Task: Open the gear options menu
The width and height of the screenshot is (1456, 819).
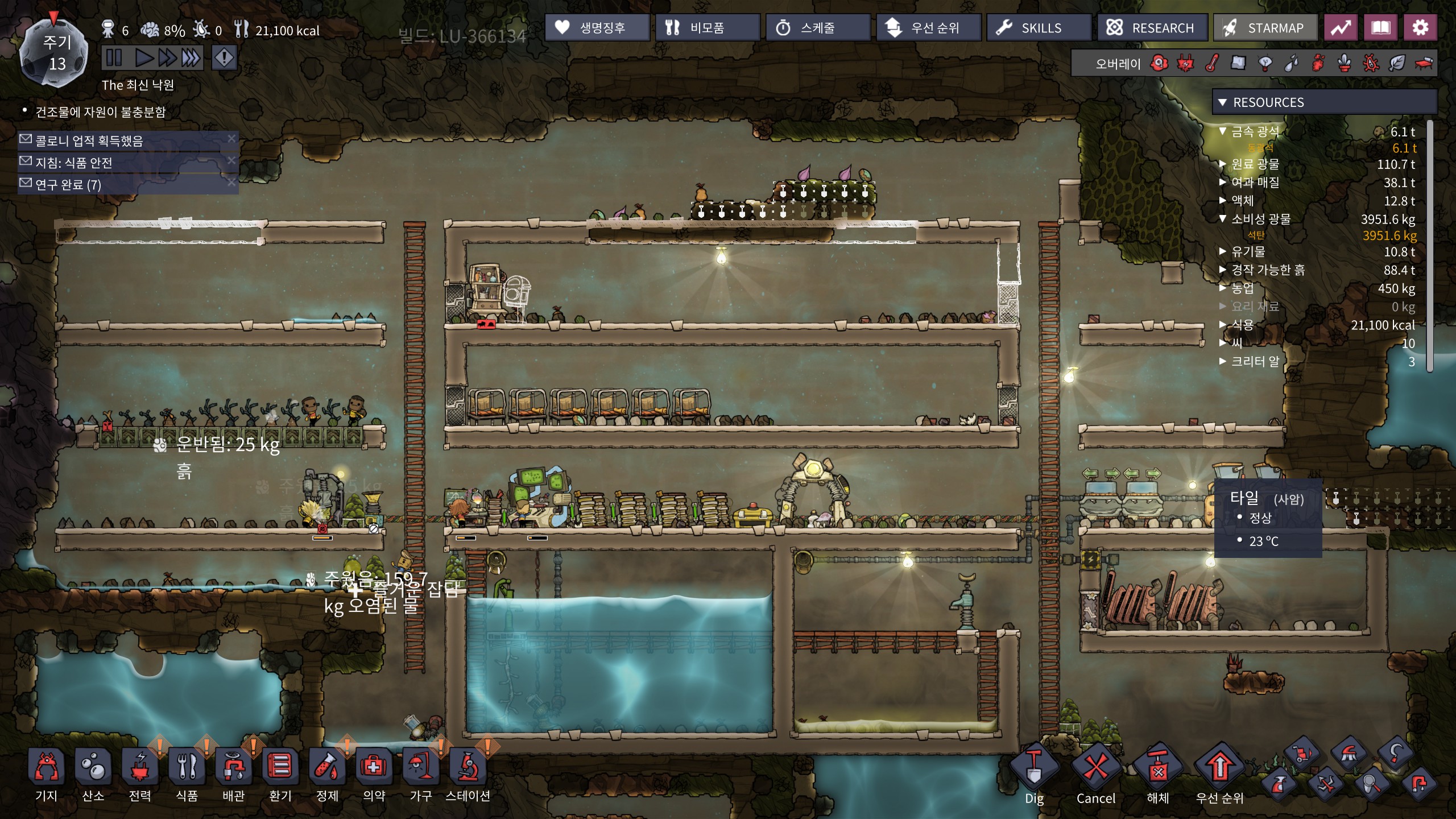Action: coord(1420,28)
